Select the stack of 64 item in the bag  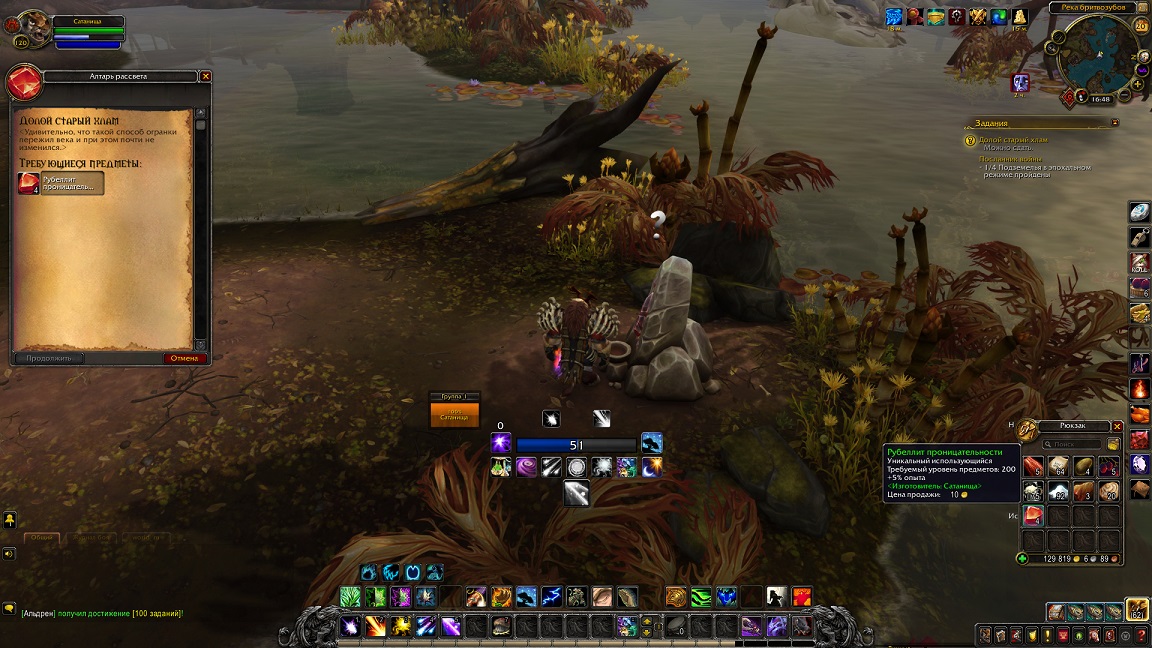pos(1058,467)
